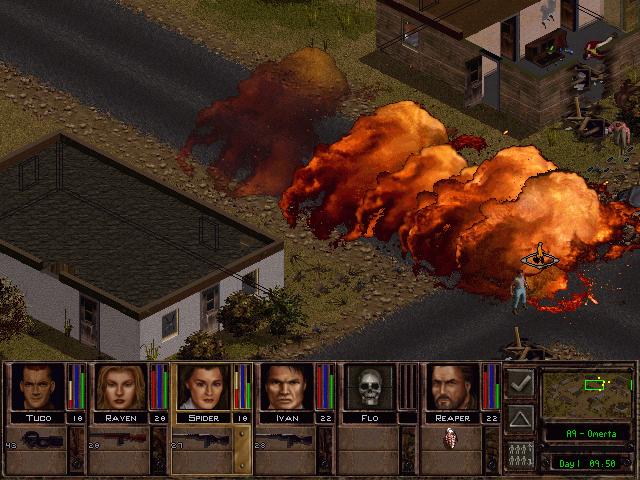Click the checkmark end-turn button

click(x=519, y=382)
